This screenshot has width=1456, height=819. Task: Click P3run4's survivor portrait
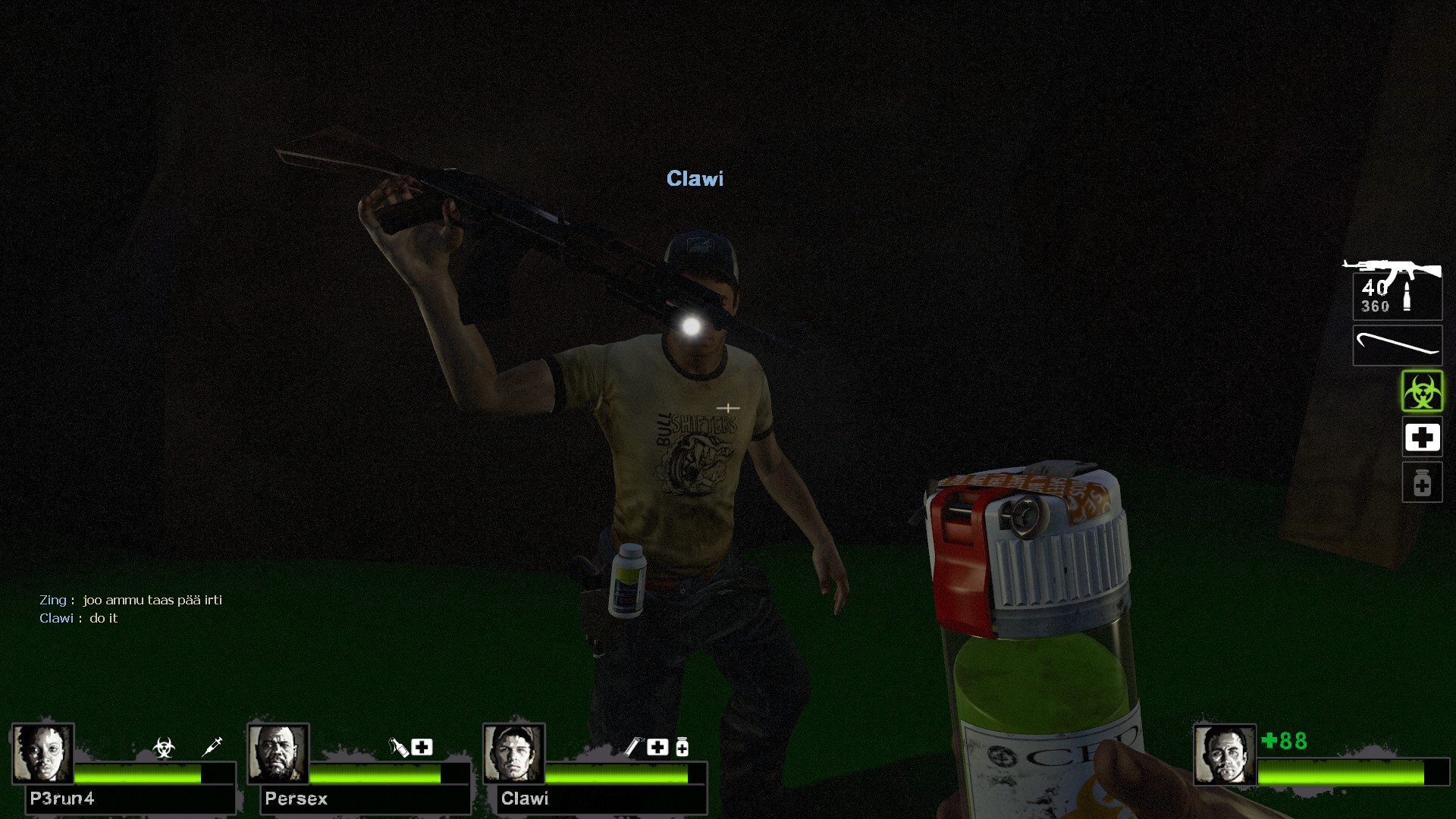(x=42, y=753)
